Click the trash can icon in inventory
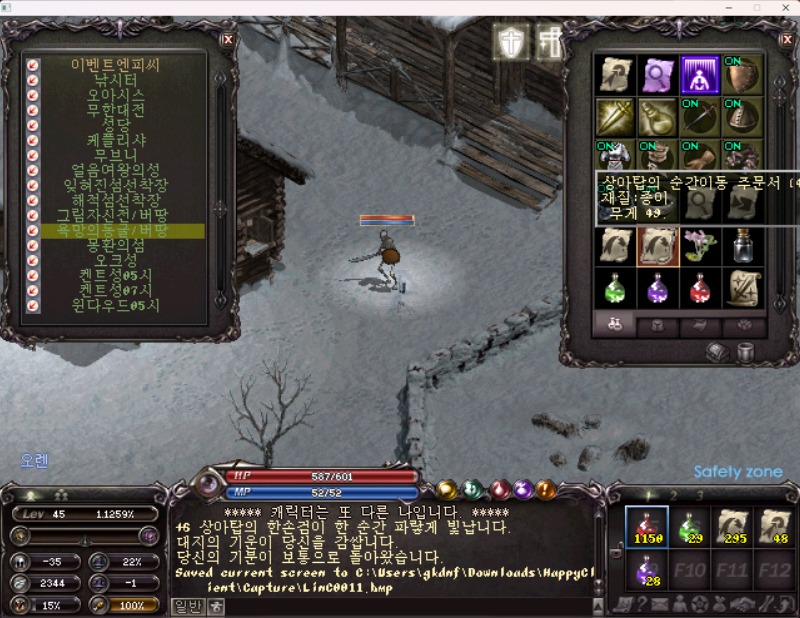800x618 pixels. (745, 352)
